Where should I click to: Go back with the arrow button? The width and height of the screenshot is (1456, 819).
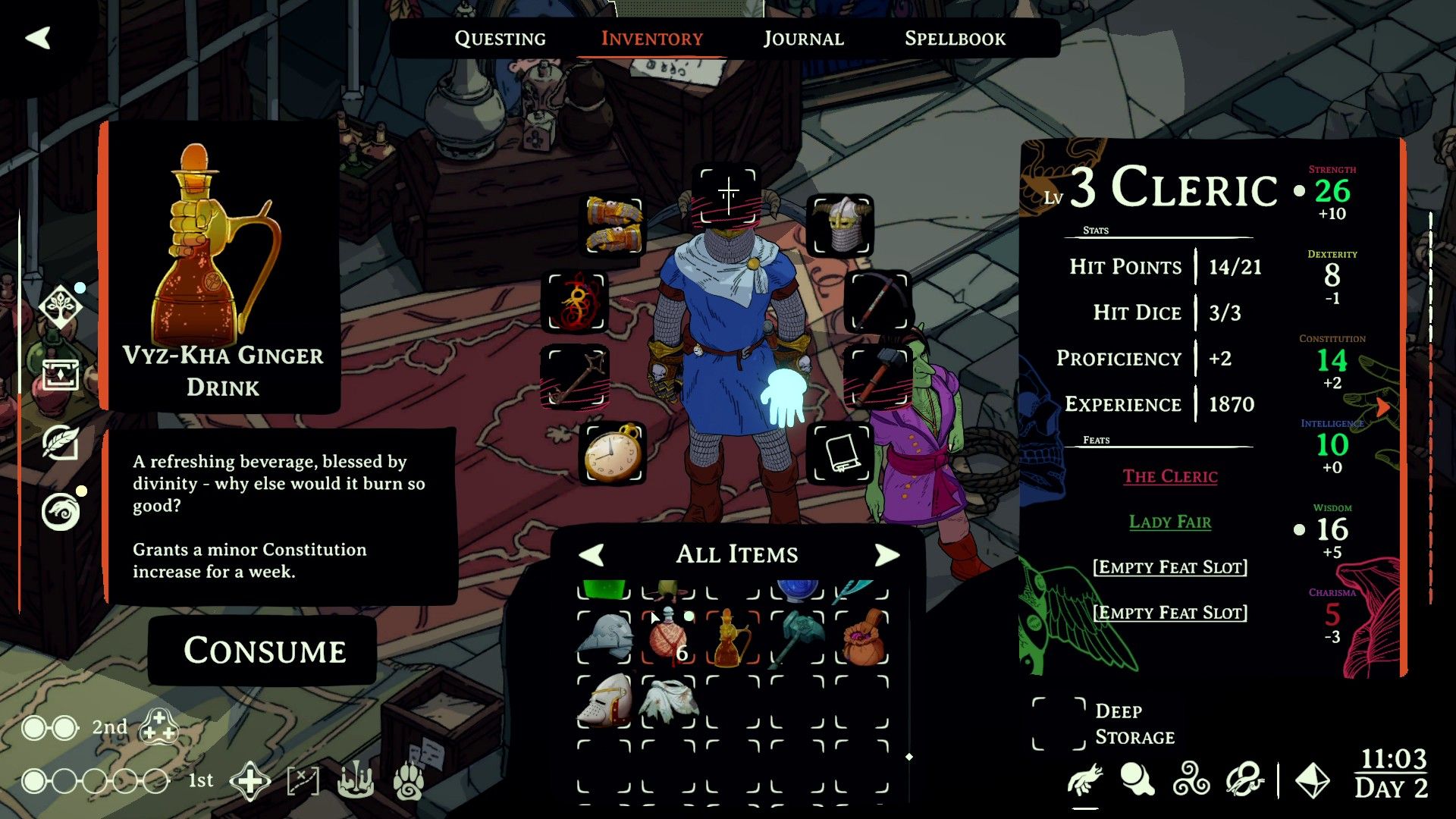(x=38, y=38)
